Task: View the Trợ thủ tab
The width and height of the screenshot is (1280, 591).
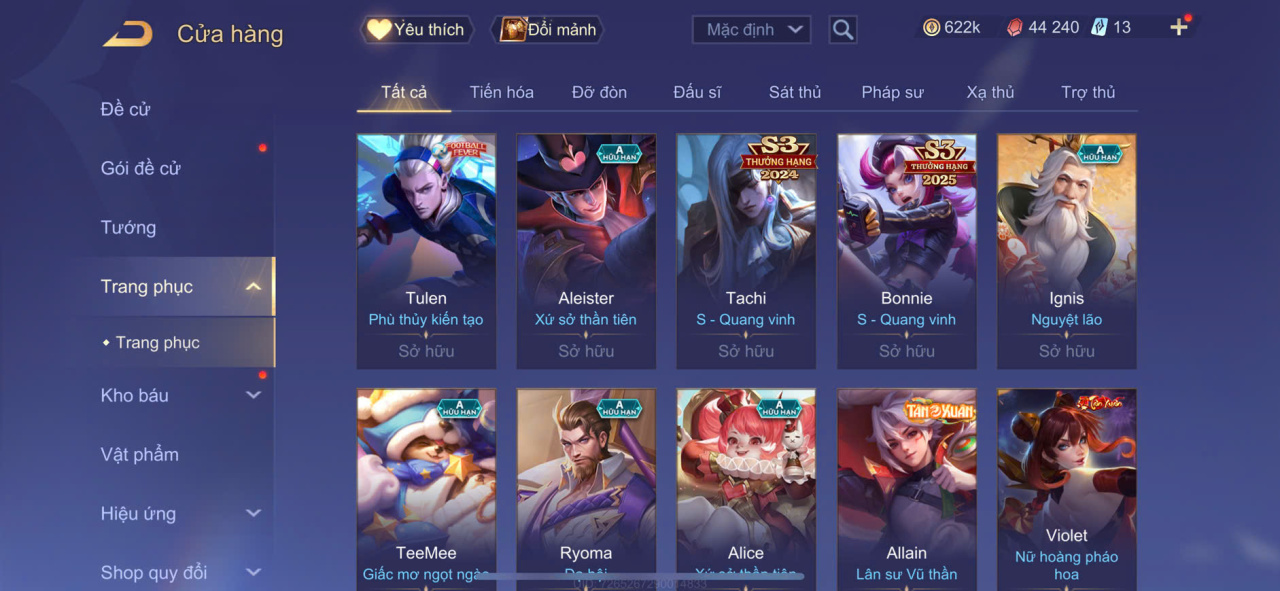Action: coord(1088,92)
